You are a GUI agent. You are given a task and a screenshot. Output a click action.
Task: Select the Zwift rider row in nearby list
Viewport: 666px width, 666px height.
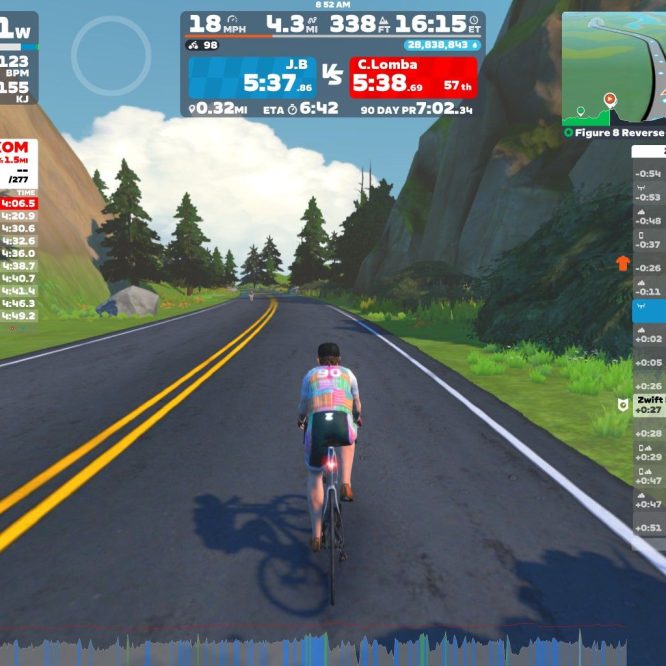649,404
